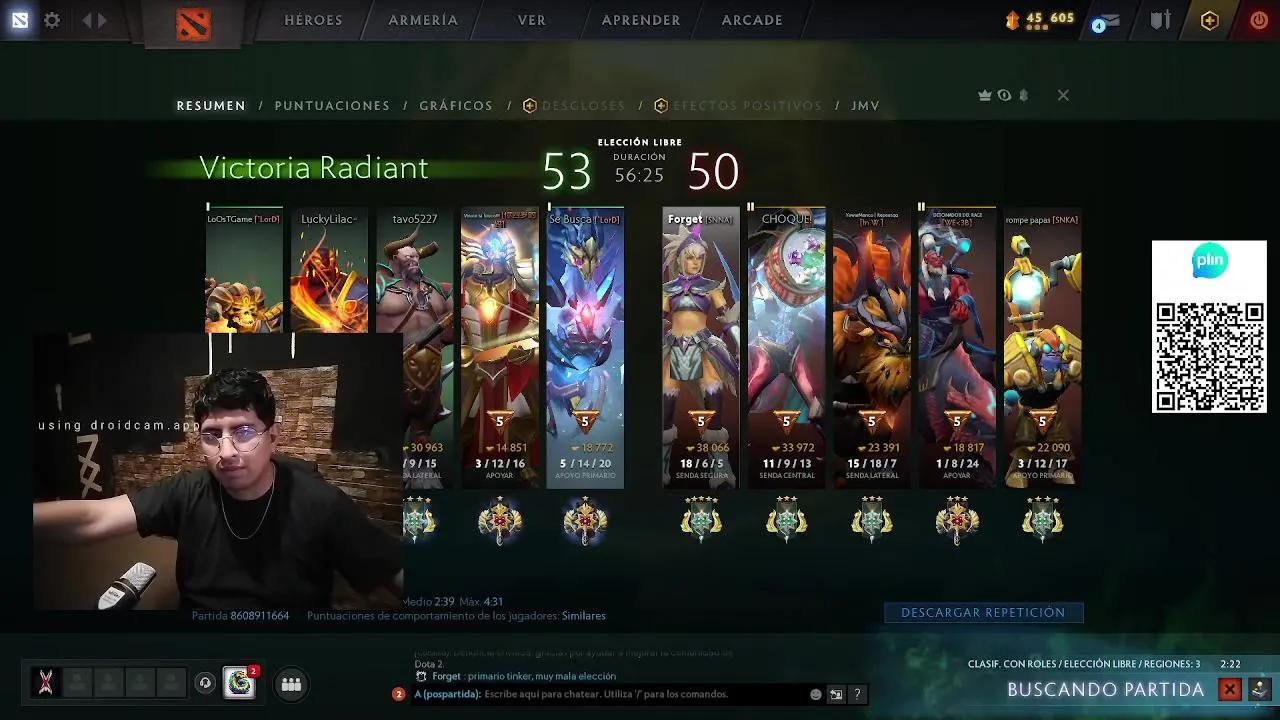
Task: Click the spectate eye icon above the scoreboard
Action: (1004, 95)
